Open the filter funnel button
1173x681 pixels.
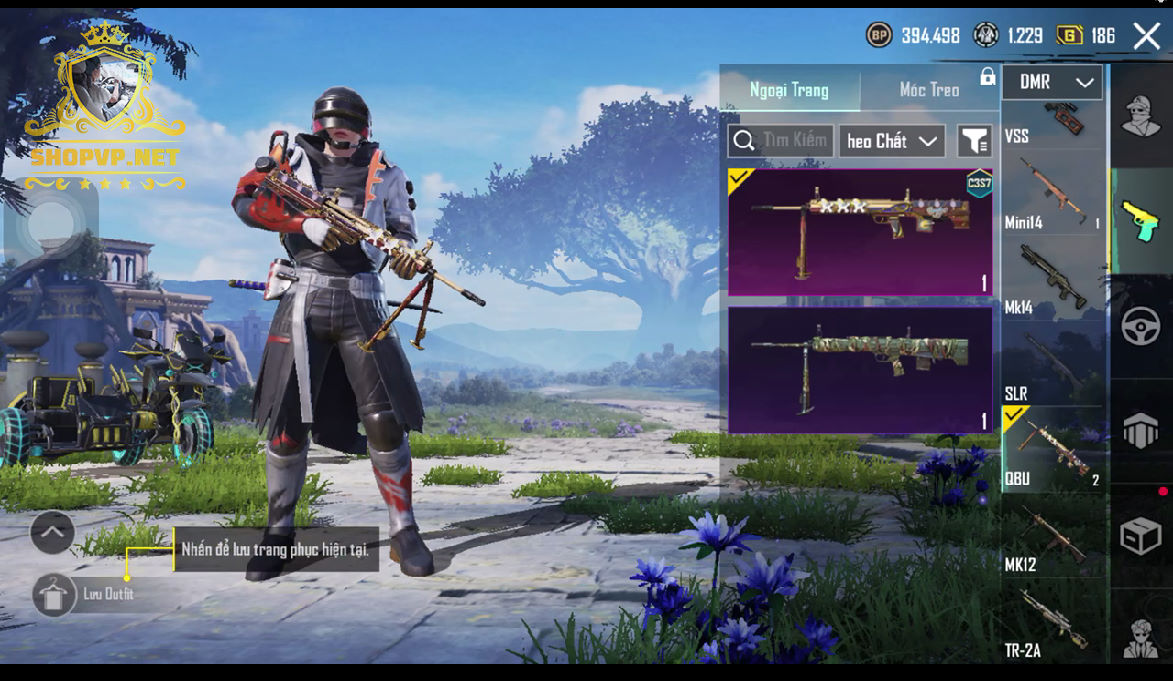973,141
